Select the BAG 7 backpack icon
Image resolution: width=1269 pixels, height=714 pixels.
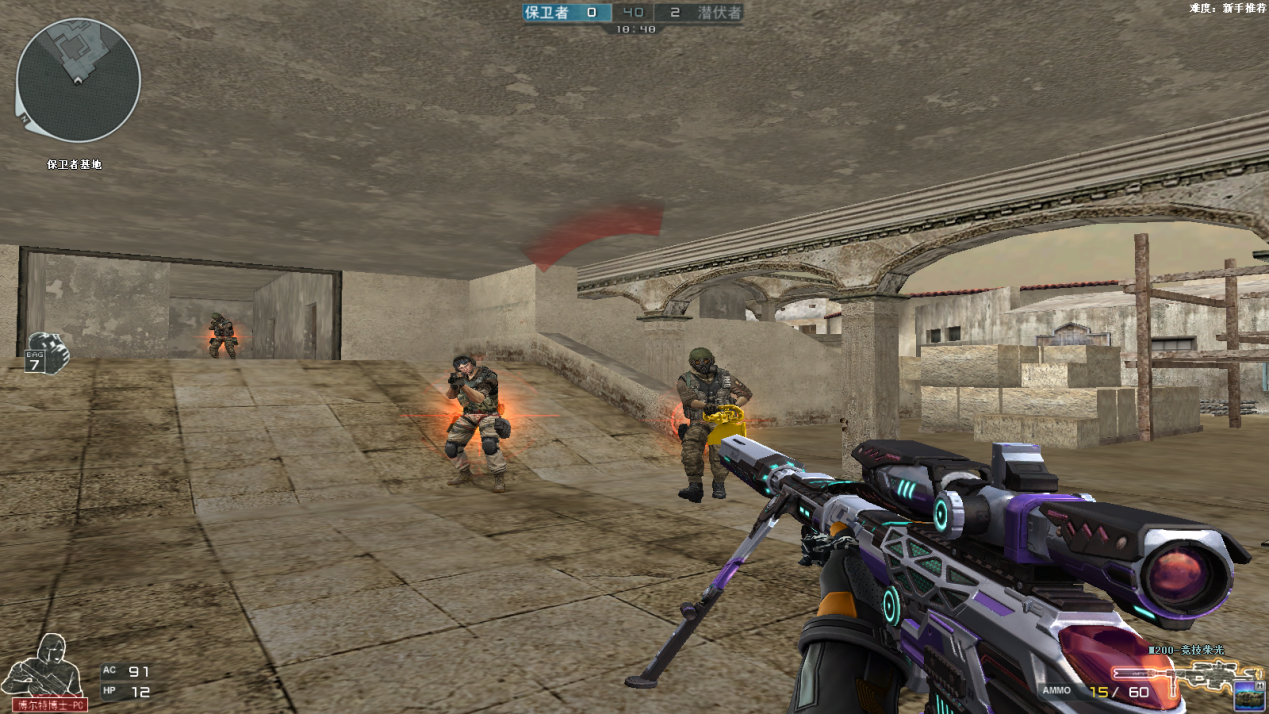pos(47,352)
